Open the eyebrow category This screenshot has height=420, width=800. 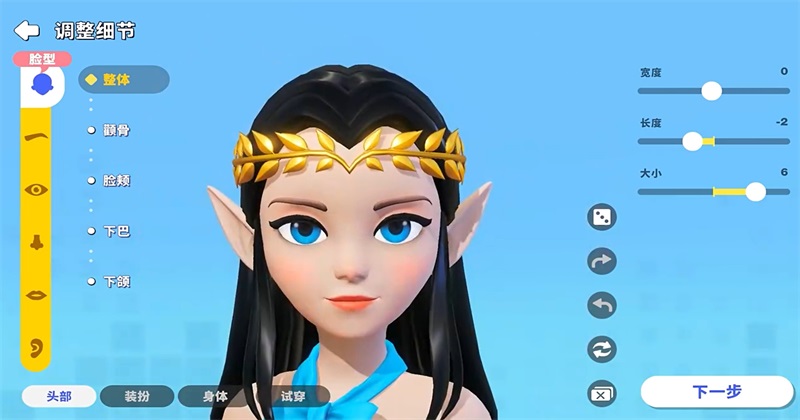coord(36,137)
